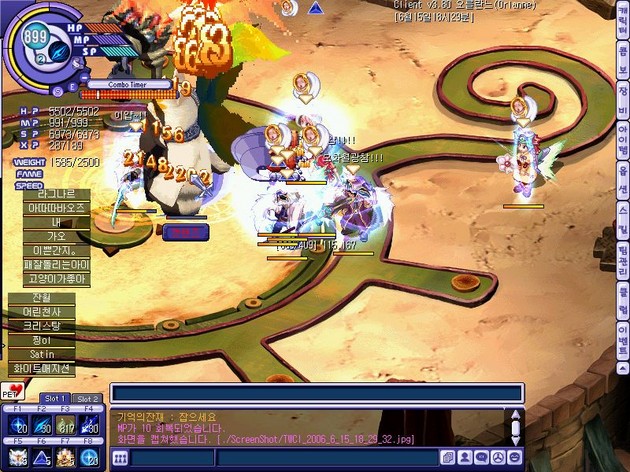Activate the blue orb skill in F8
630x472 pixels.
click(x=90, y=456)
